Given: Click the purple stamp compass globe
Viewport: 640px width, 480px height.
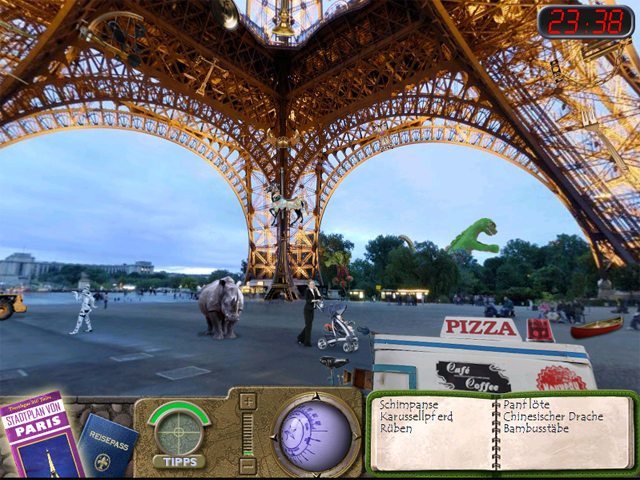Looking at the screenshot, I should tap(316, 435).
